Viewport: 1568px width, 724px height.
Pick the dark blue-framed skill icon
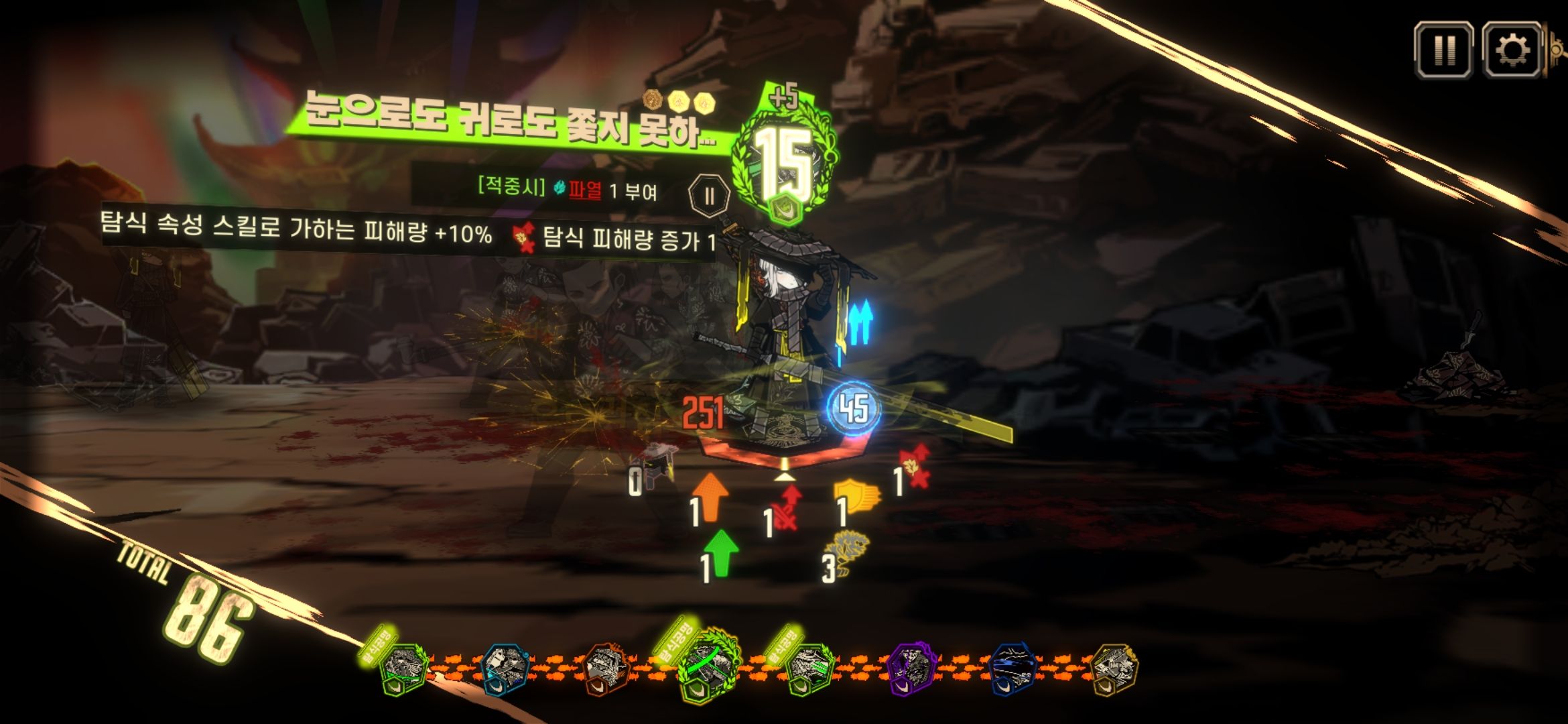1013,667
